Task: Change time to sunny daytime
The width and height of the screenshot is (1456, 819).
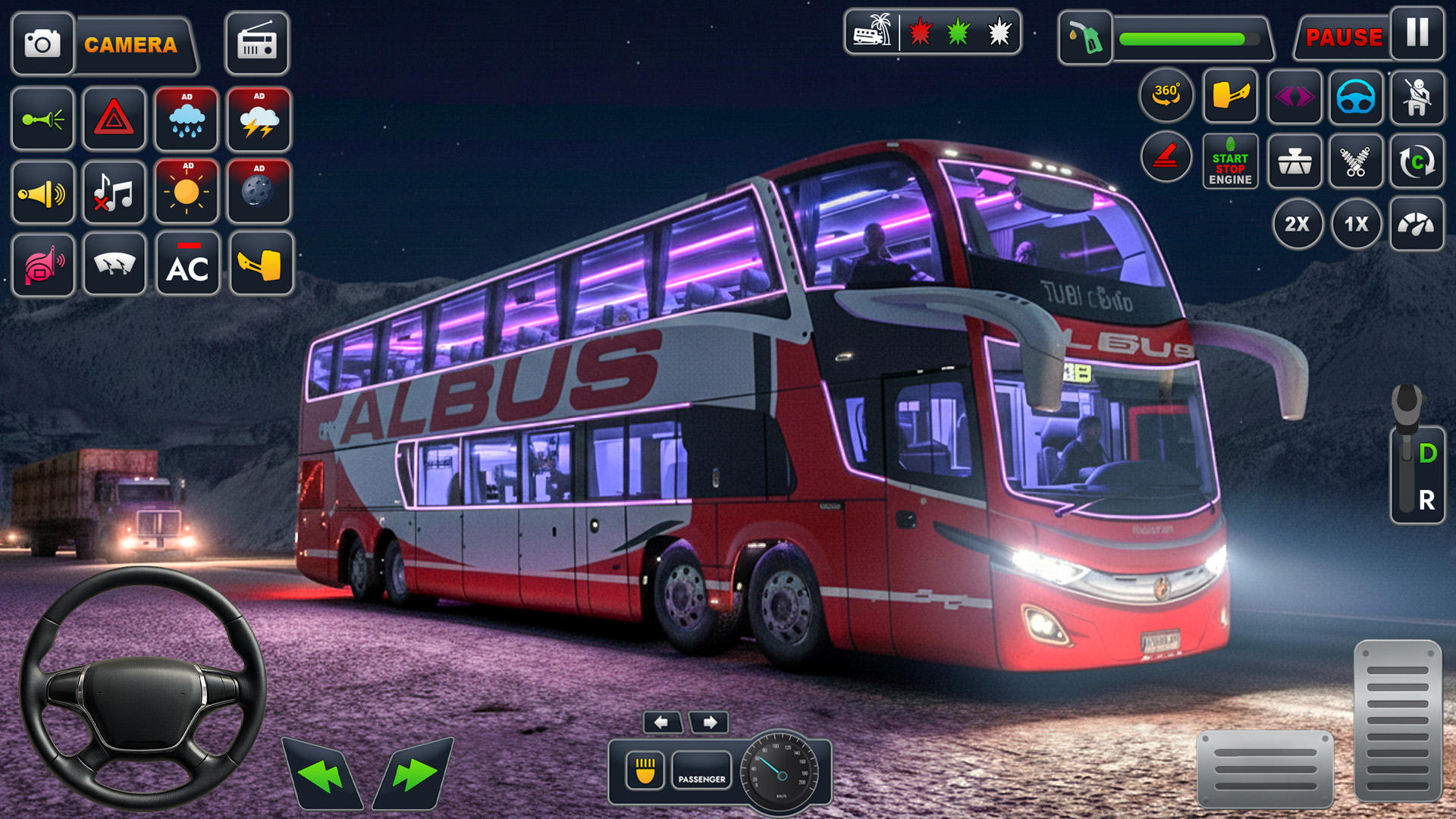Action: (x=187, y=191)
